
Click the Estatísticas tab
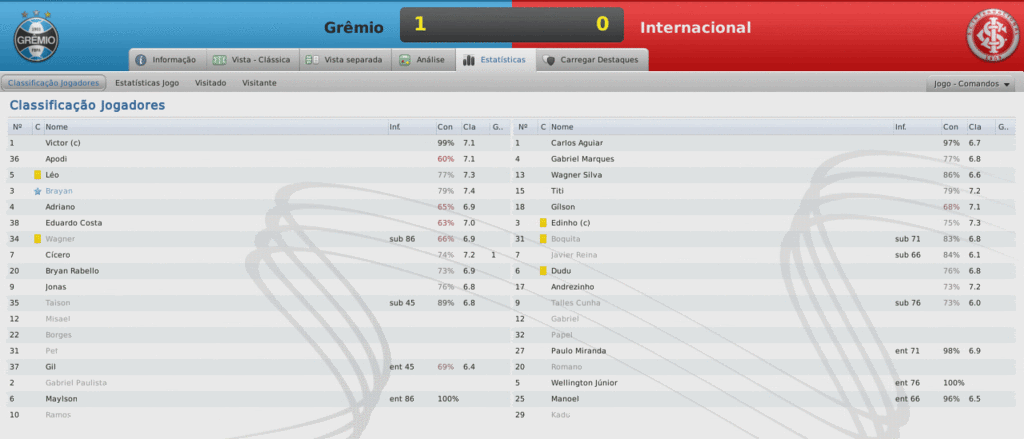(x=495, y=60)
